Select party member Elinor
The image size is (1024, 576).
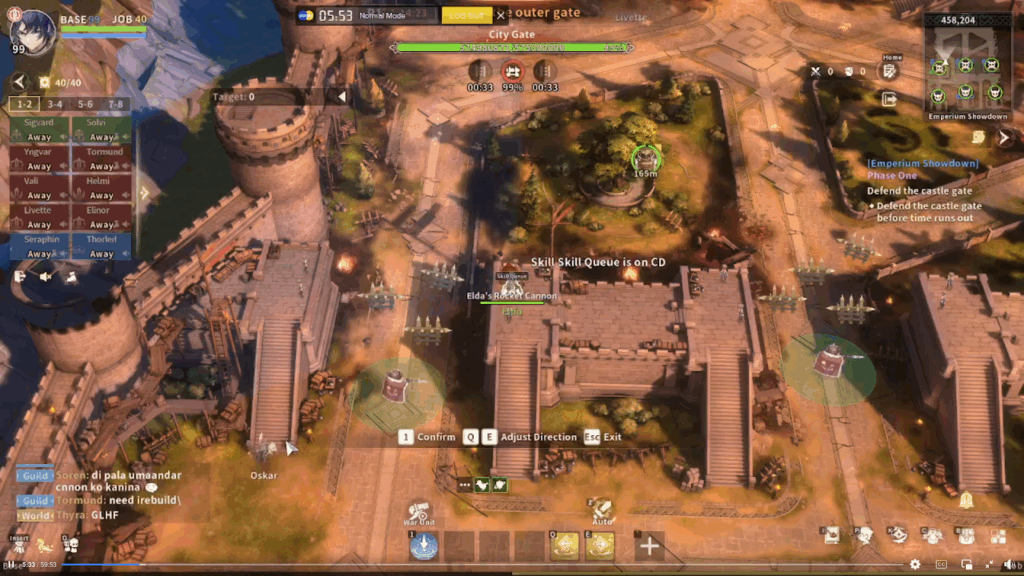click(101, 217)
